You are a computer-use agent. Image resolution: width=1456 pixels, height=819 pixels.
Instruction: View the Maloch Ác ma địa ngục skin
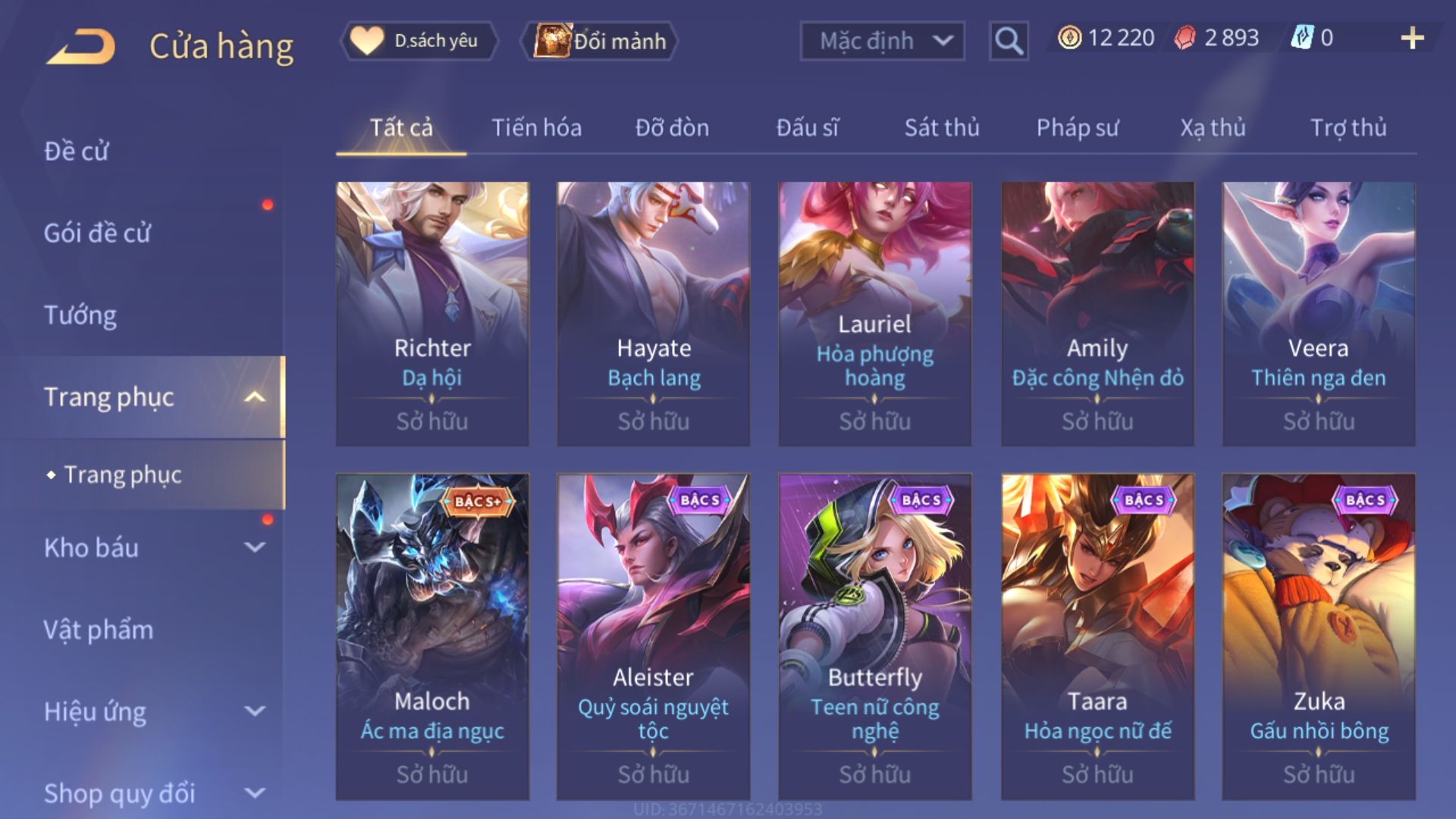pos(432,636)
